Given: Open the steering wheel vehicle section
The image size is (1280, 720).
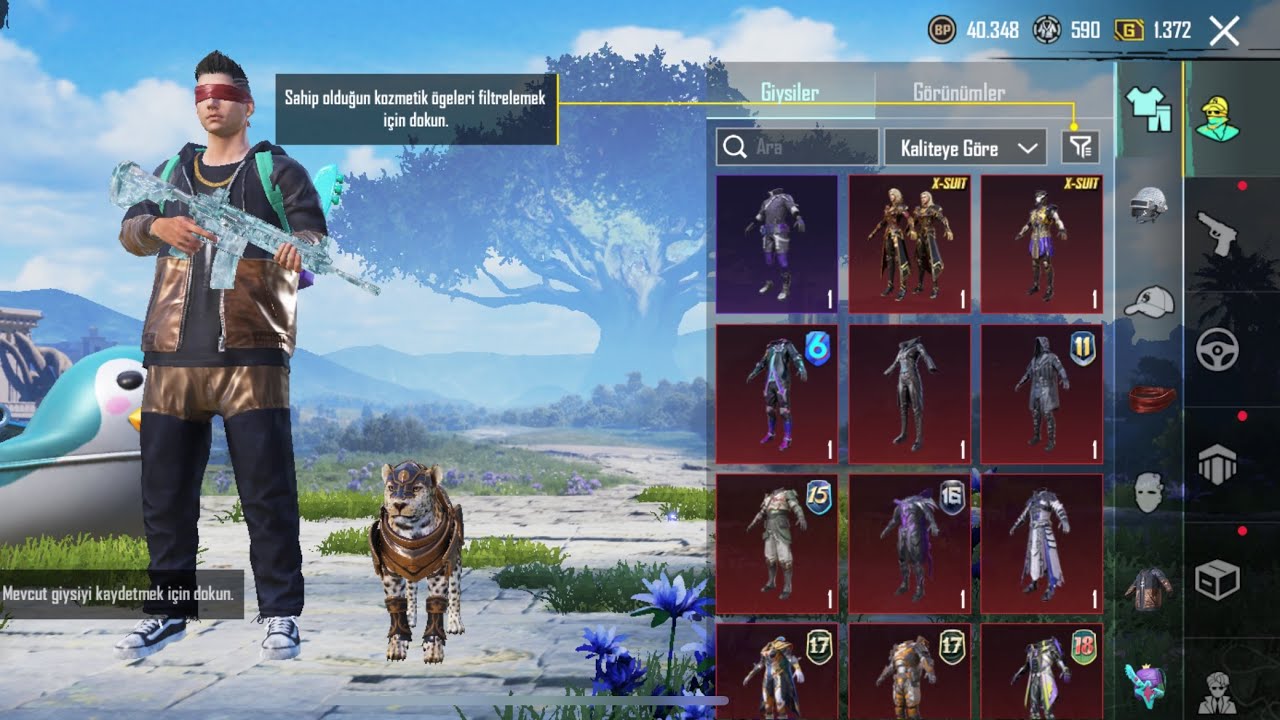Looking at the screenshot, I should pos(1217,350).
